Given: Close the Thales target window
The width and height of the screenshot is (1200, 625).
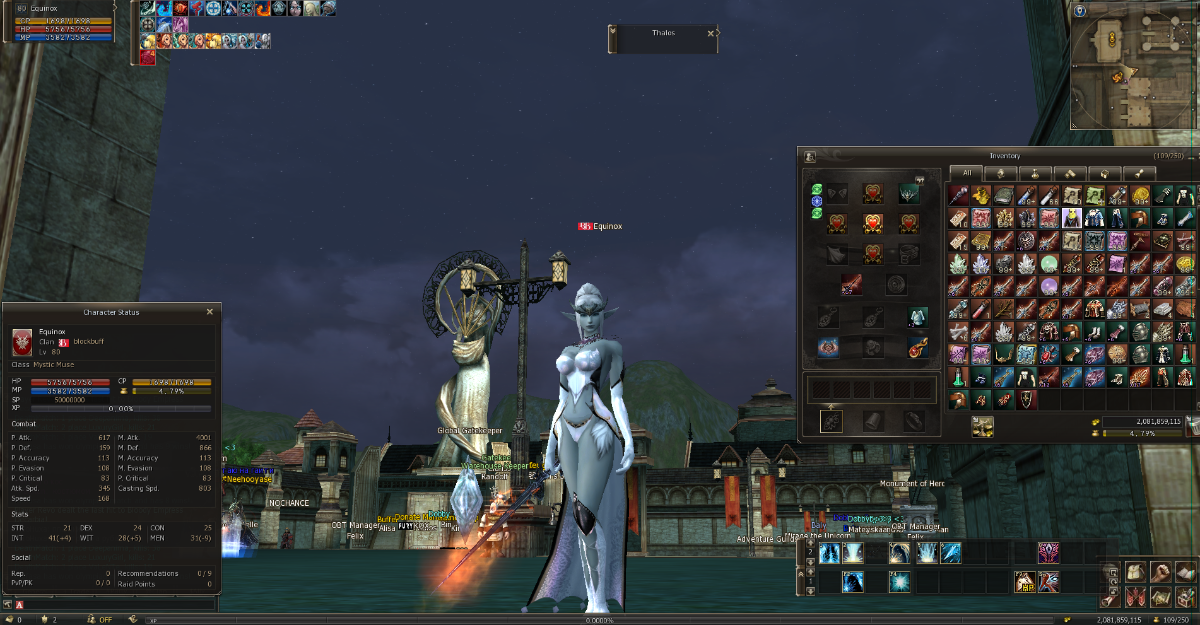Looking at the screenshot, I should click(711, 33).
